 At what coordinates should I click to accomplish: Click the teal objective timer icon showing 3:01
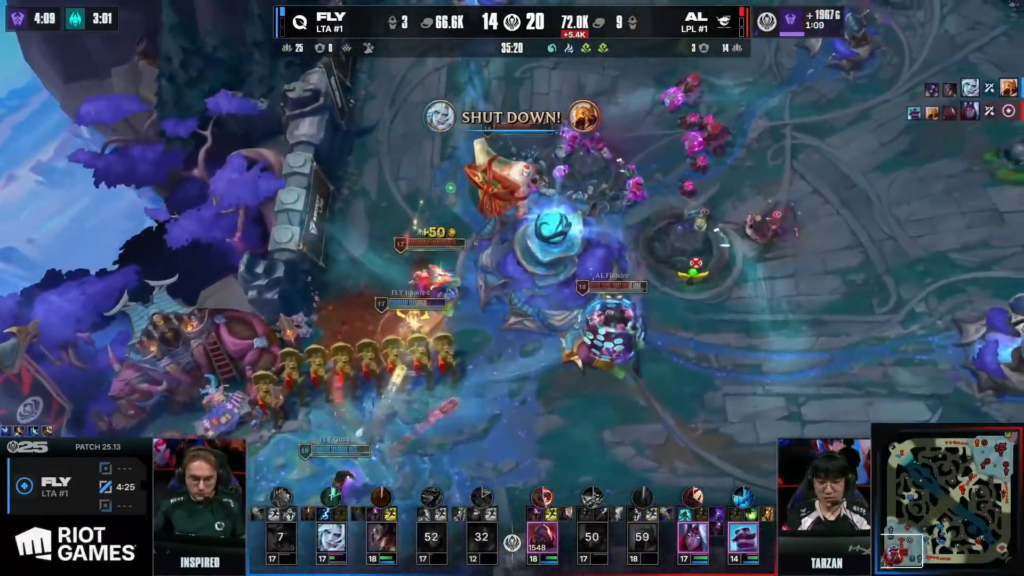tap(75, 18)
